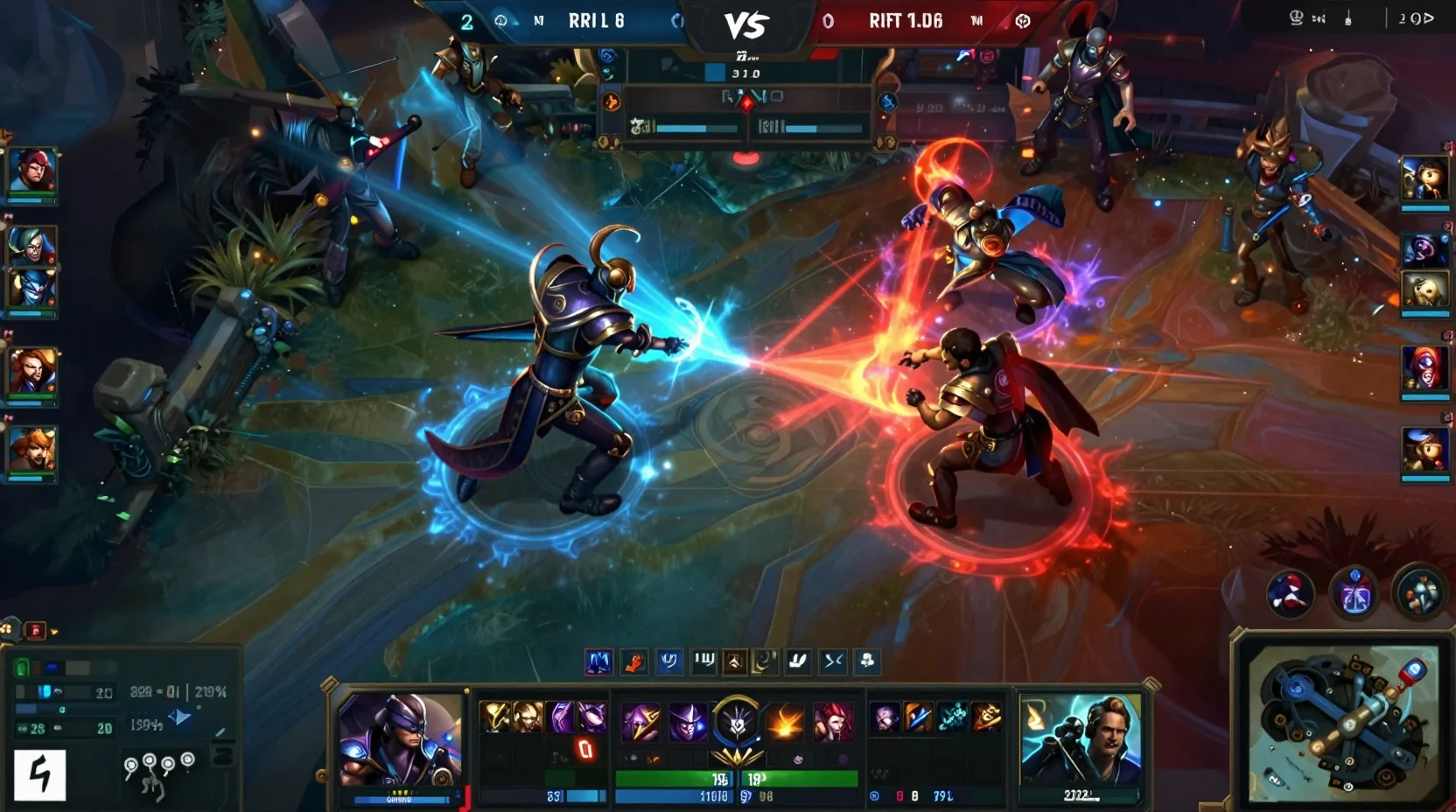This screenshot has width=1456, height=812.
Task: Click the red potion icon near the minimap cluster
Action: click(x=1289, y=594)
